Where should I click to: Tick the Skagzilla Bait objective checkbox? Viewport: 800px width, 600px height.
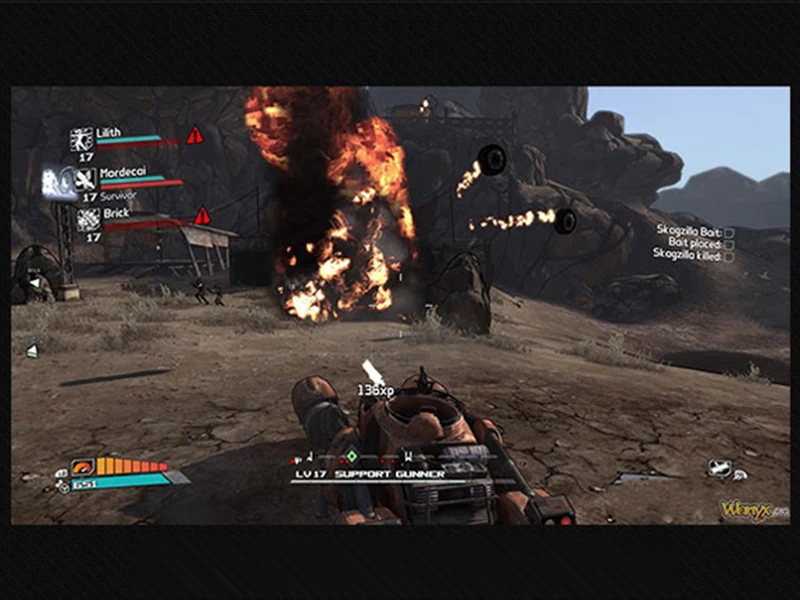(x=729, y=231)
